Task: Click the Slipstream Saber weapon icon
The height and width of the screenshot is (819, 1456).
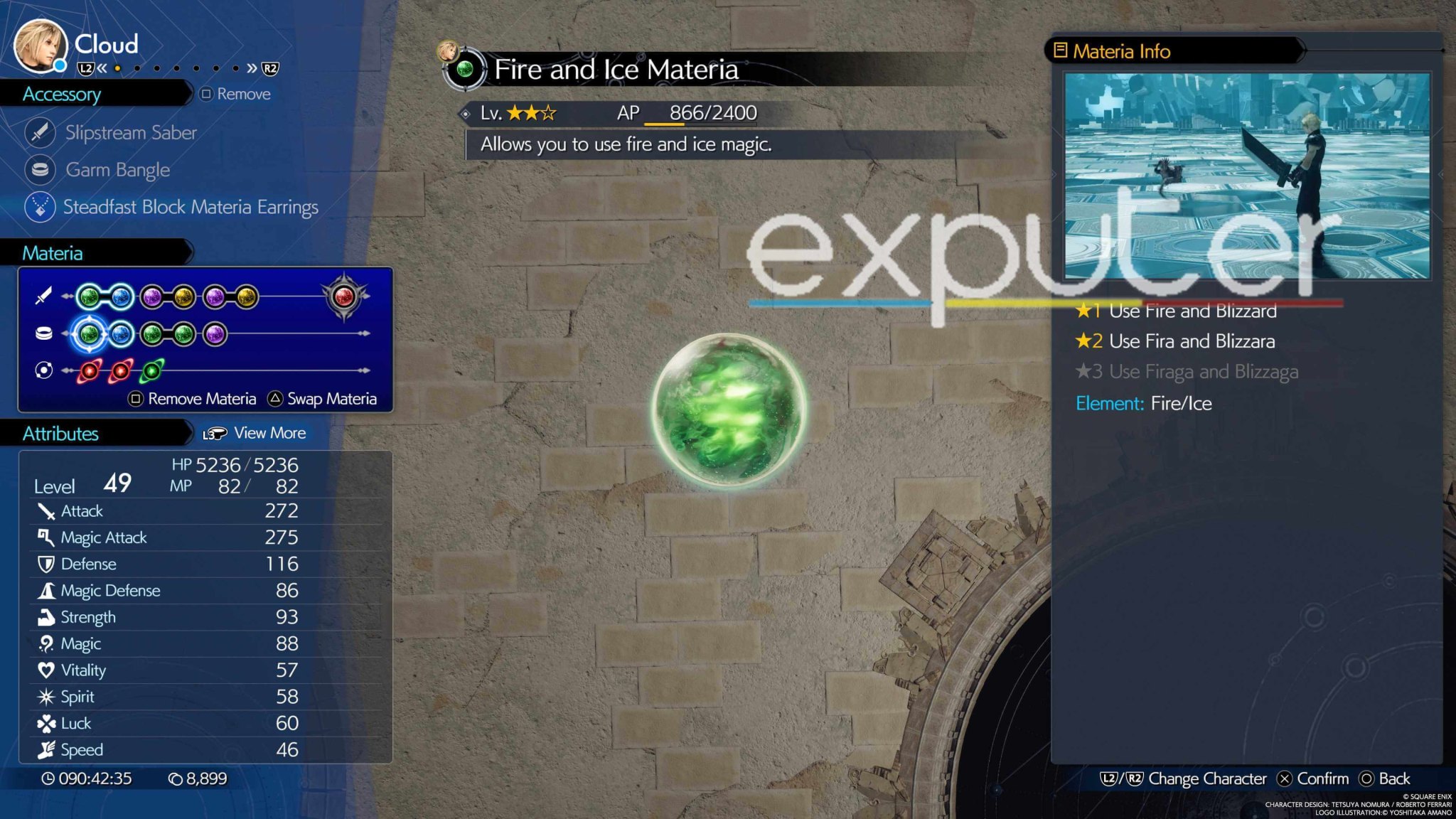Action: point(41,132)
